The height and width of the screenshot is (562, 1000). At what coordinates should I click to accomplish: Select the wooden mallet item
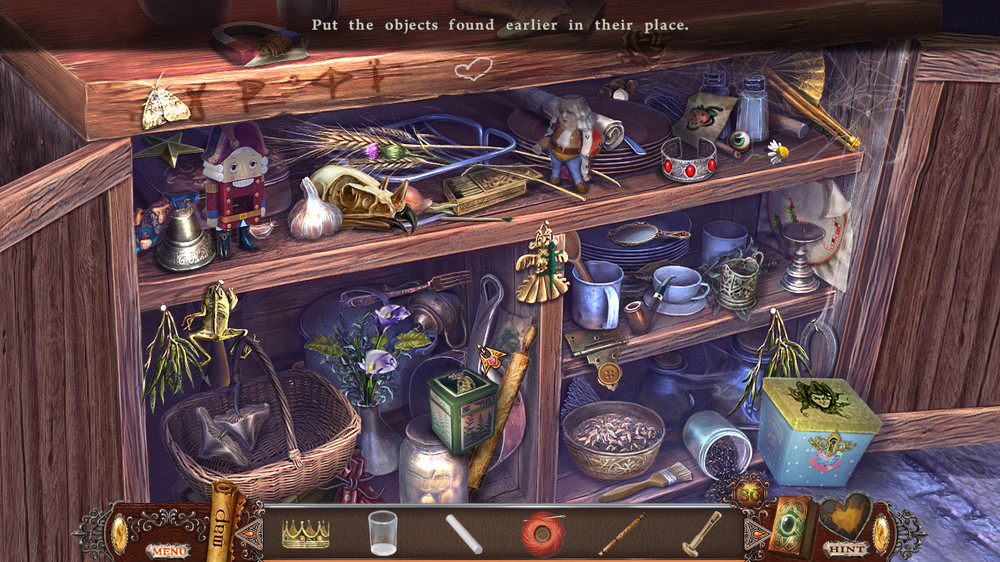tap(700, 532)
